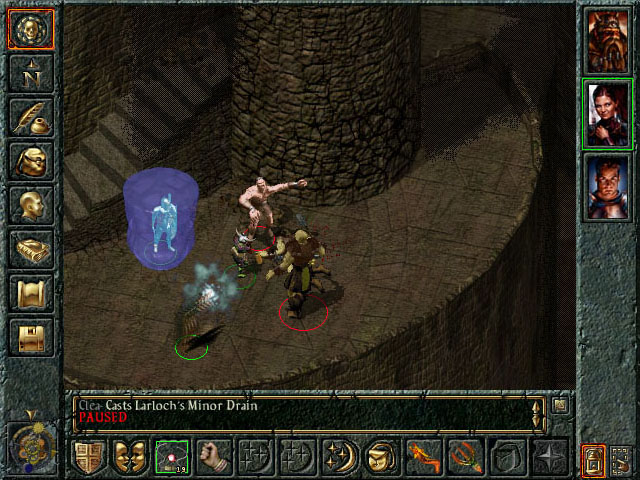Start dialogue with the twin masks button
The image size is (640, 480).
coord(130,457)
